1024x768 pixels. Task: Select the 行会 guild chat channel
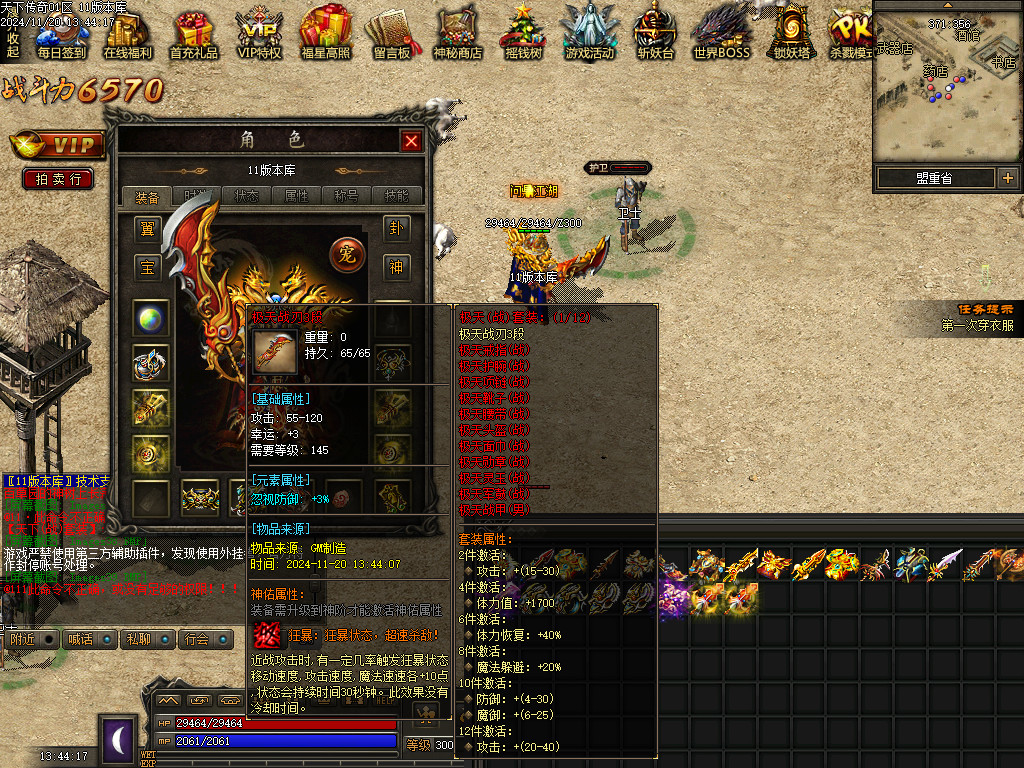(x=197, y=638)
